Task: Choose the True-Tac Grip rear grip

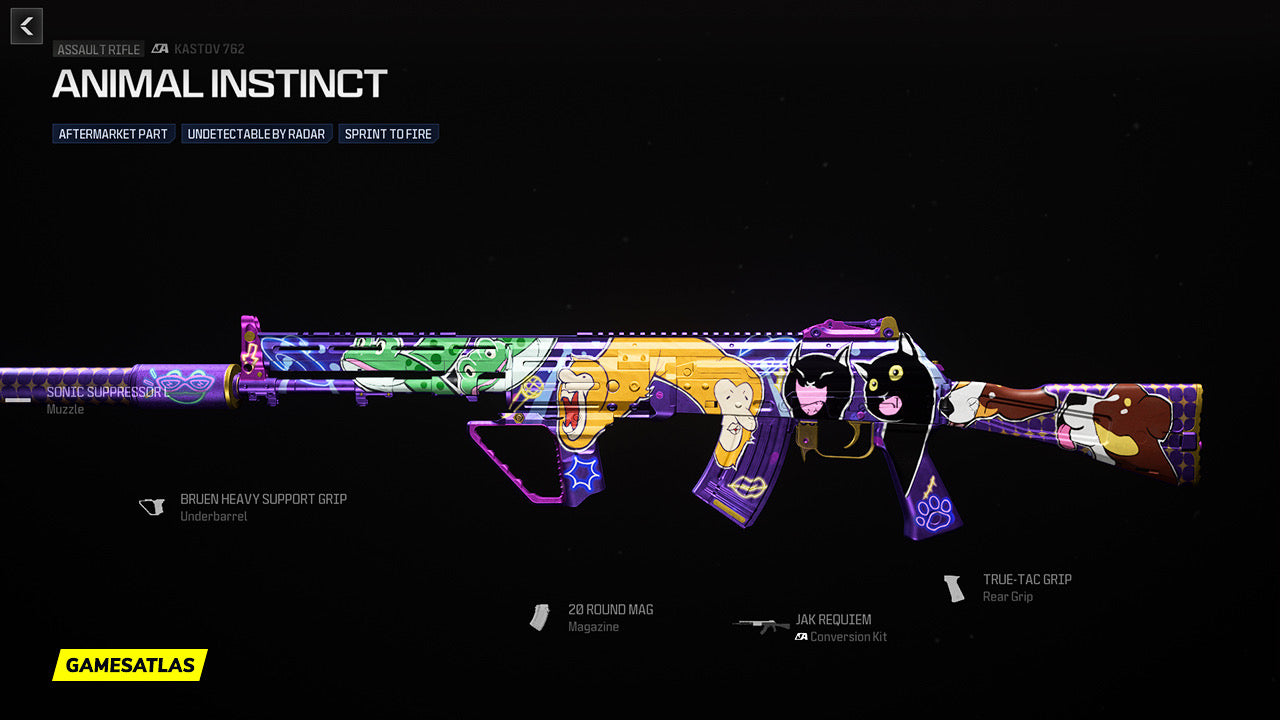Action: [1026, 580]
